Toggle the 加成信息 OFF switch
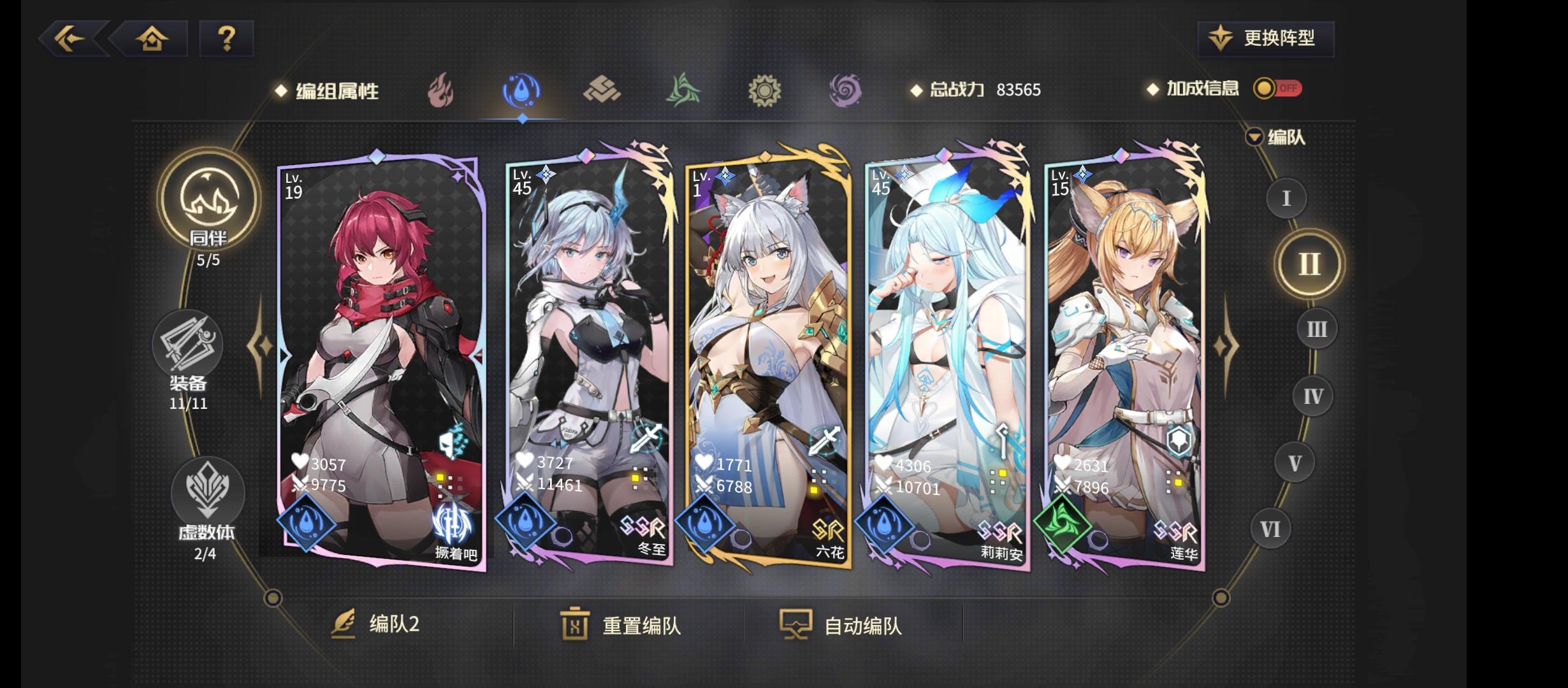Screen dimensions: 1568x688 (1275, 89)
